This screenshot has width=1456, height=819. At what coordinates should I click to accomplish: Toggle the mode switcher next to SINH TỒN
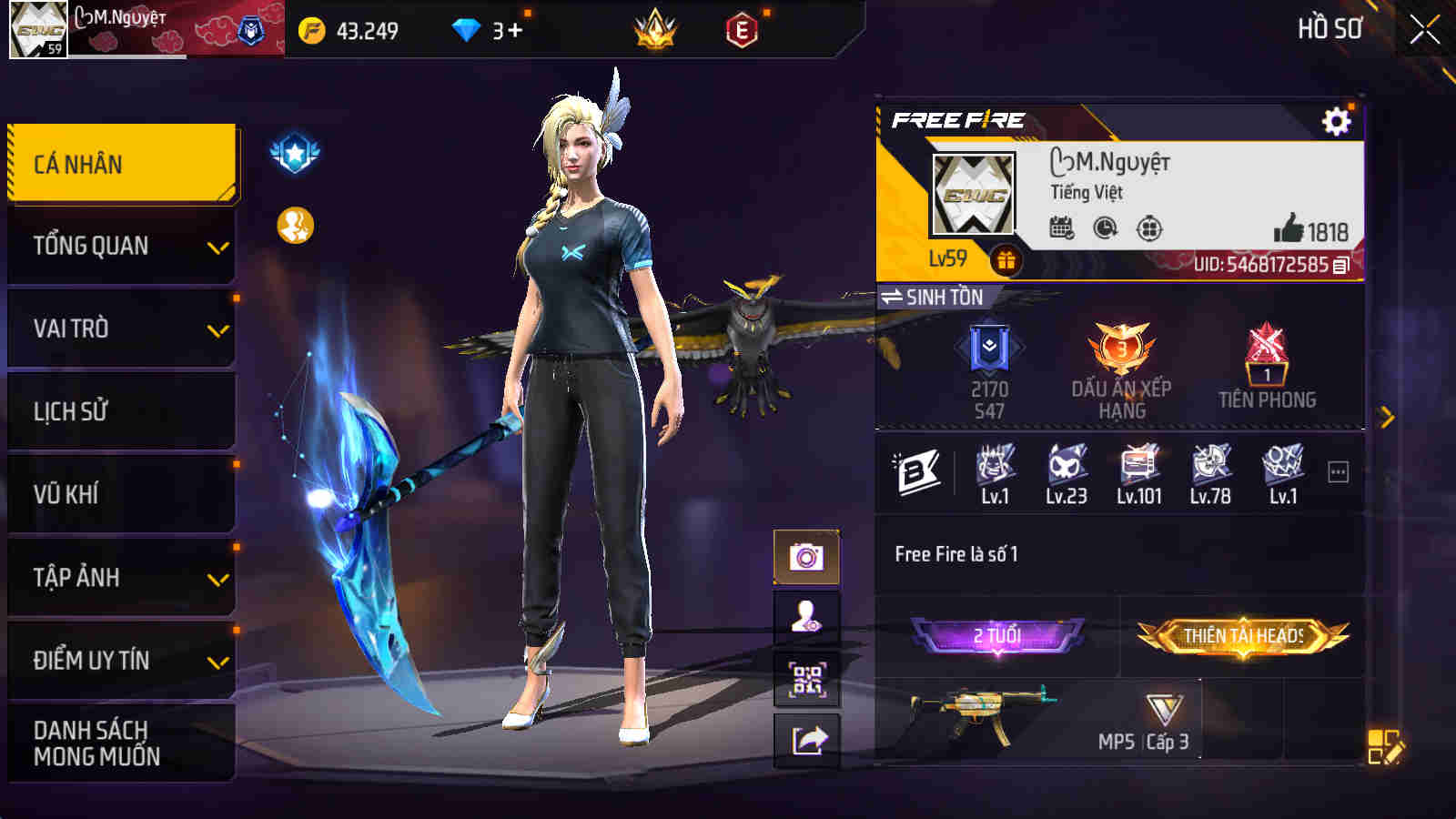point(893,297)
